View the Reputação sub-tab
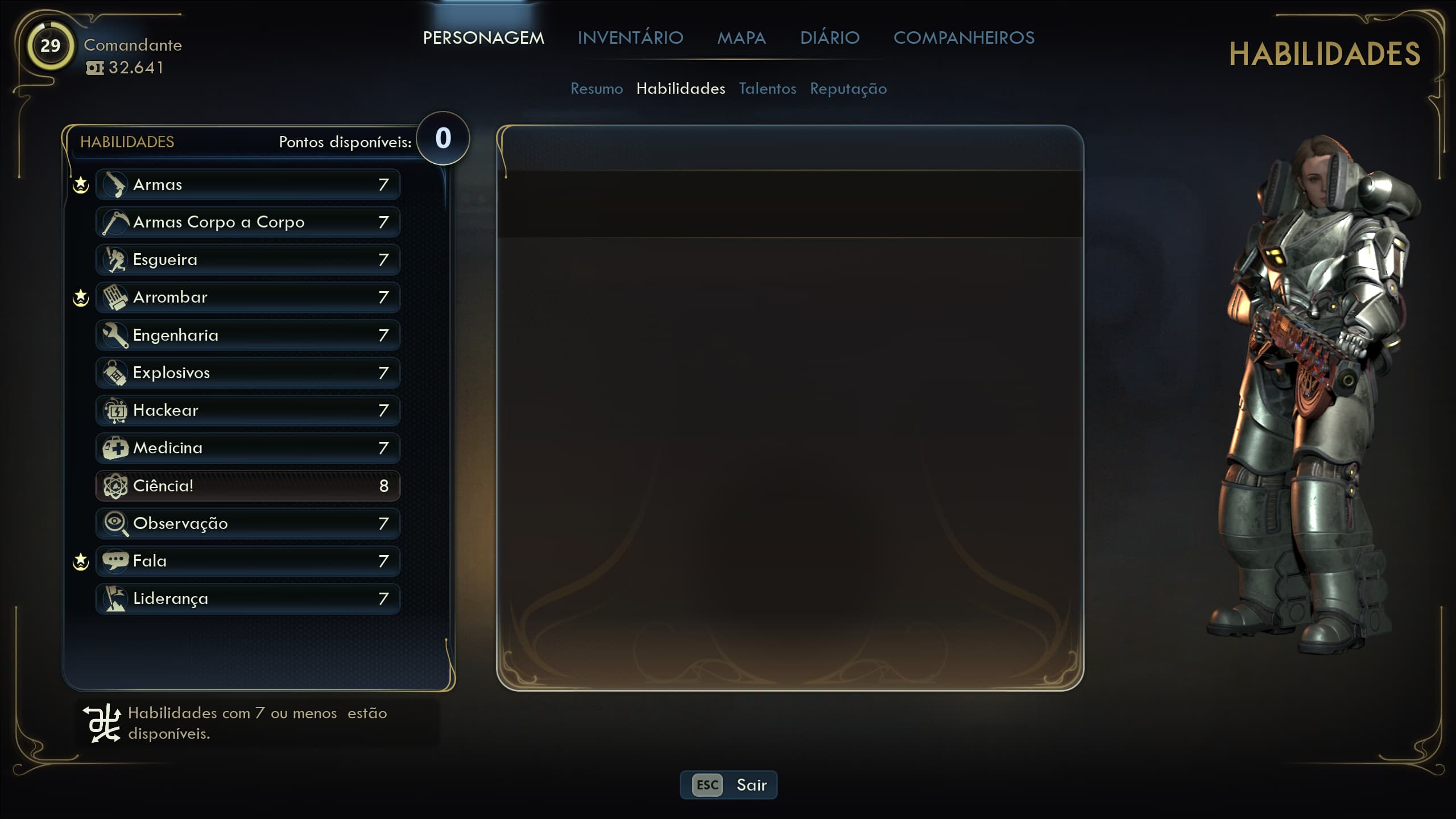Viewport: 1456px width, 819px height. pos(848,89)
